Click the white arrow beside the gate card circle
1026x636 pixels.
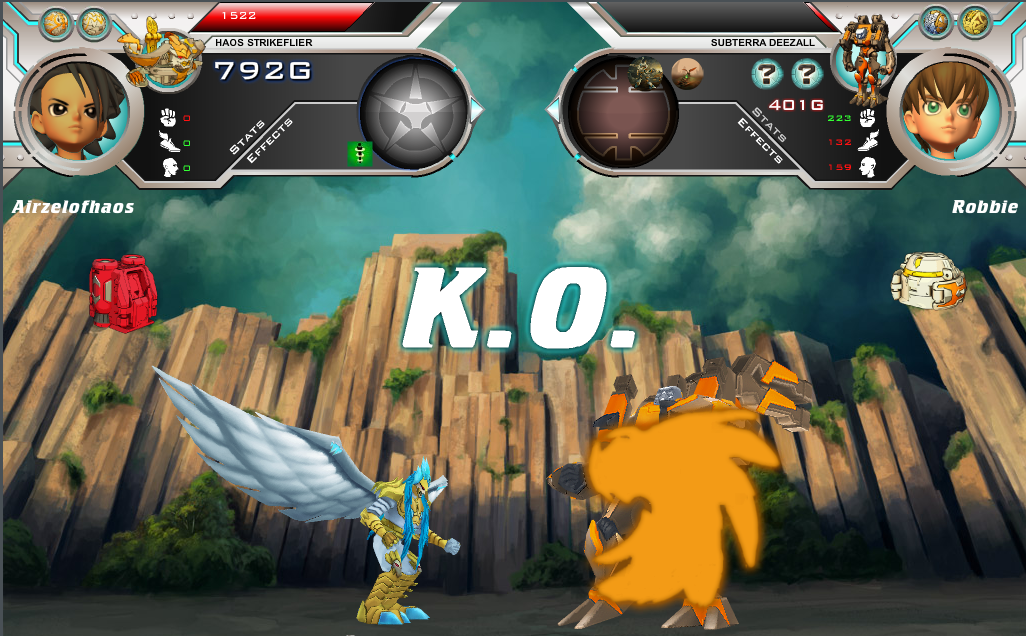coord(552,107)
